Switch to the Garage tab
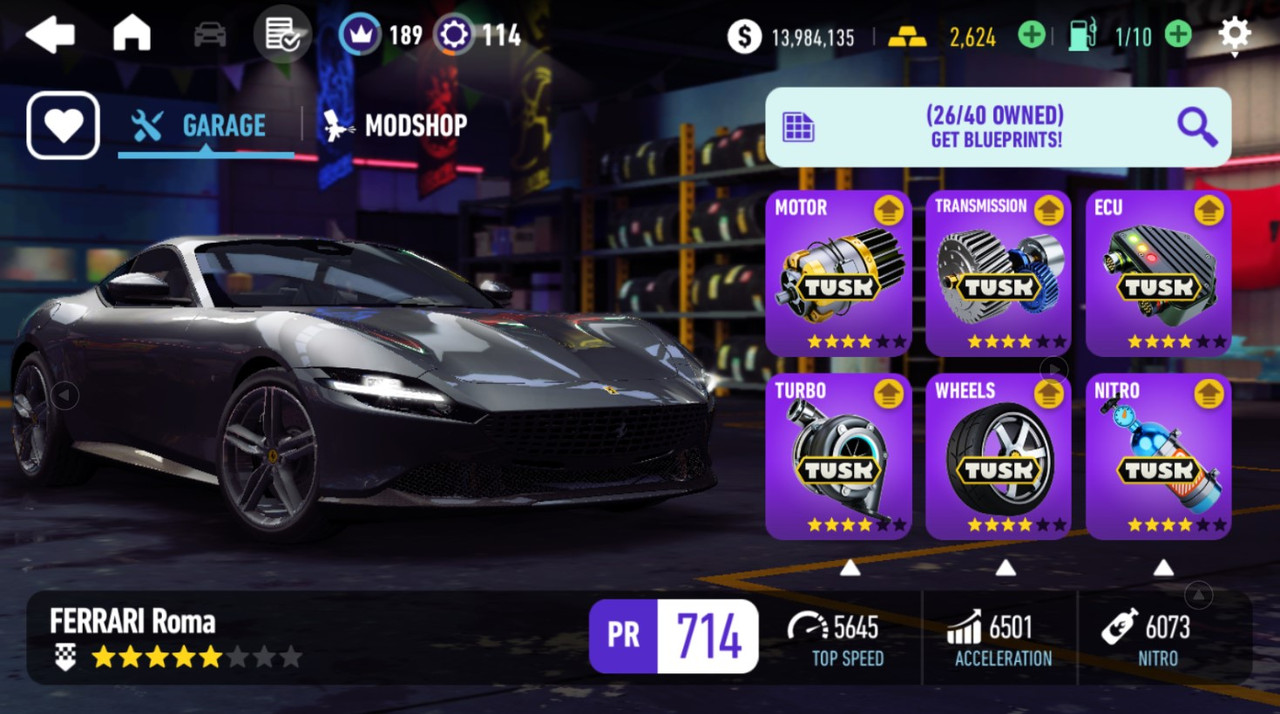Screen dimensions: 1280x714 205,126
